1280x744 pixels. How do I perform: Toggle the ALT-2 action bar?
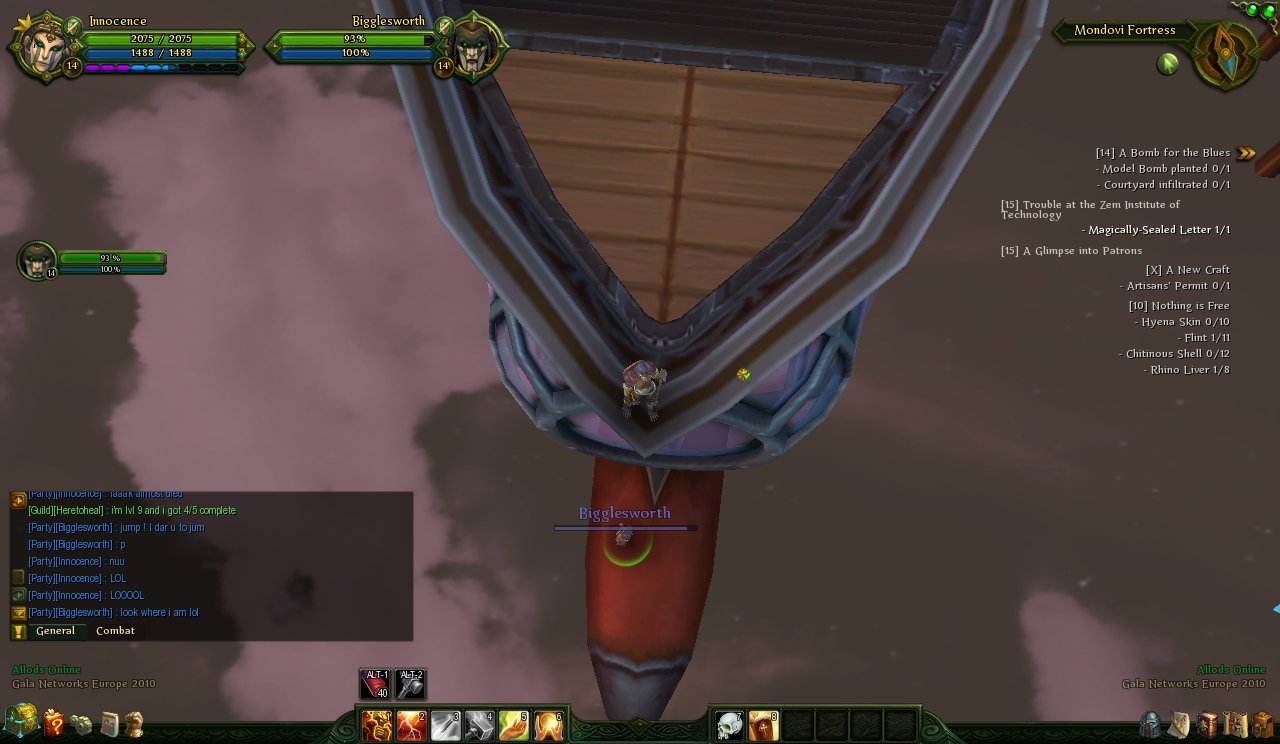(x=411, y=682)
